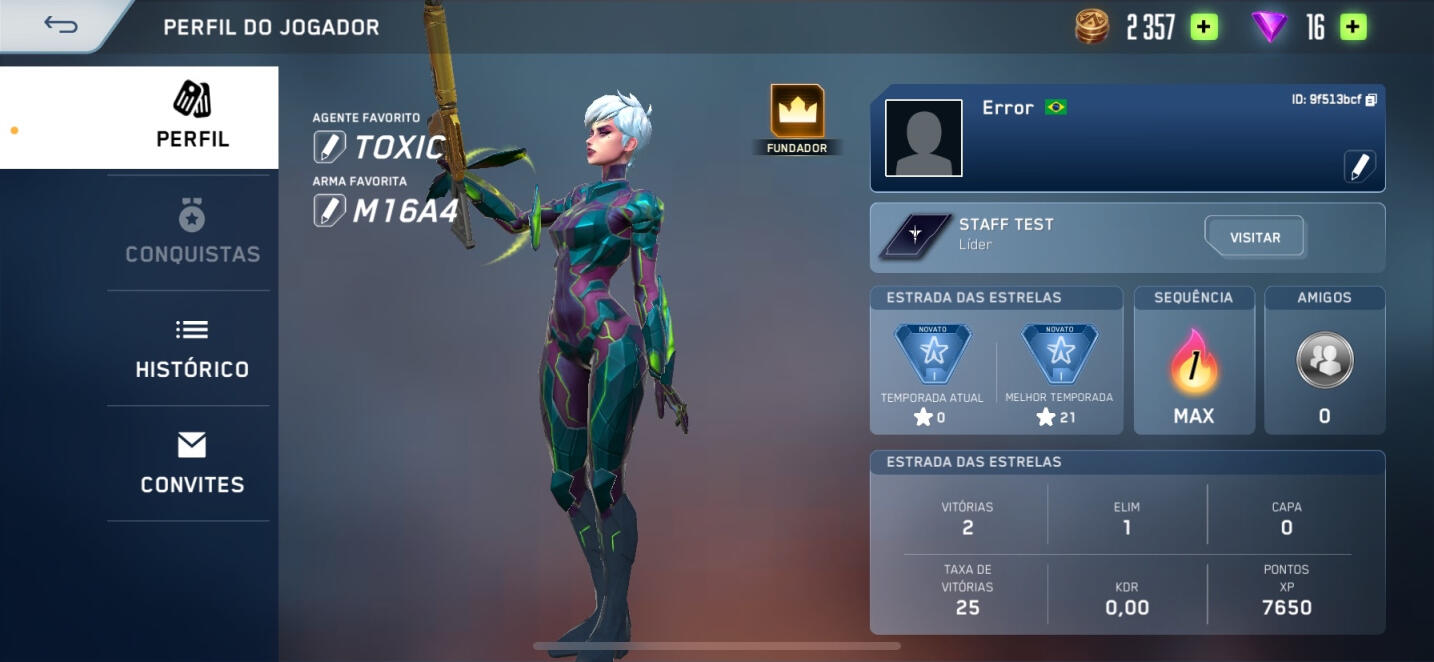Go back using the return arrow
The height and width of the screenshot is (662, 1434).
(x=61, y=25)
